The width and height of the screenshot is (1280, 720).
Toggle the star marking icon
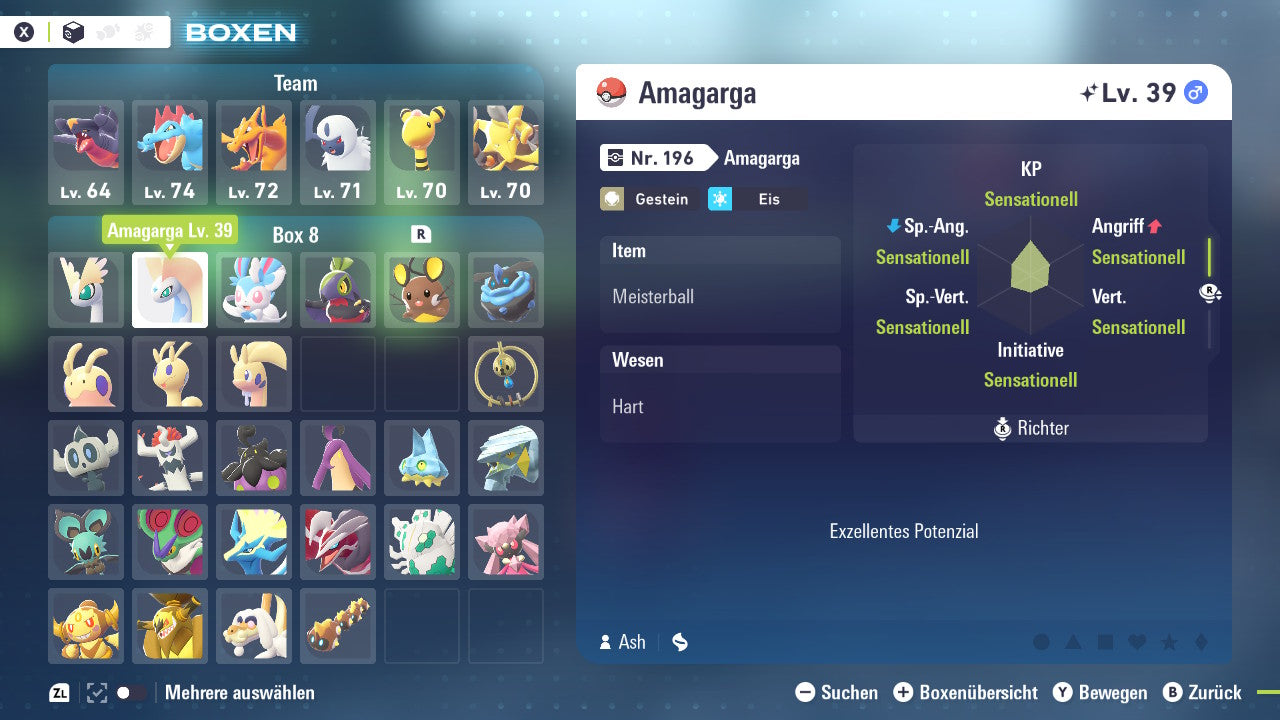[x=1171, y=643]
